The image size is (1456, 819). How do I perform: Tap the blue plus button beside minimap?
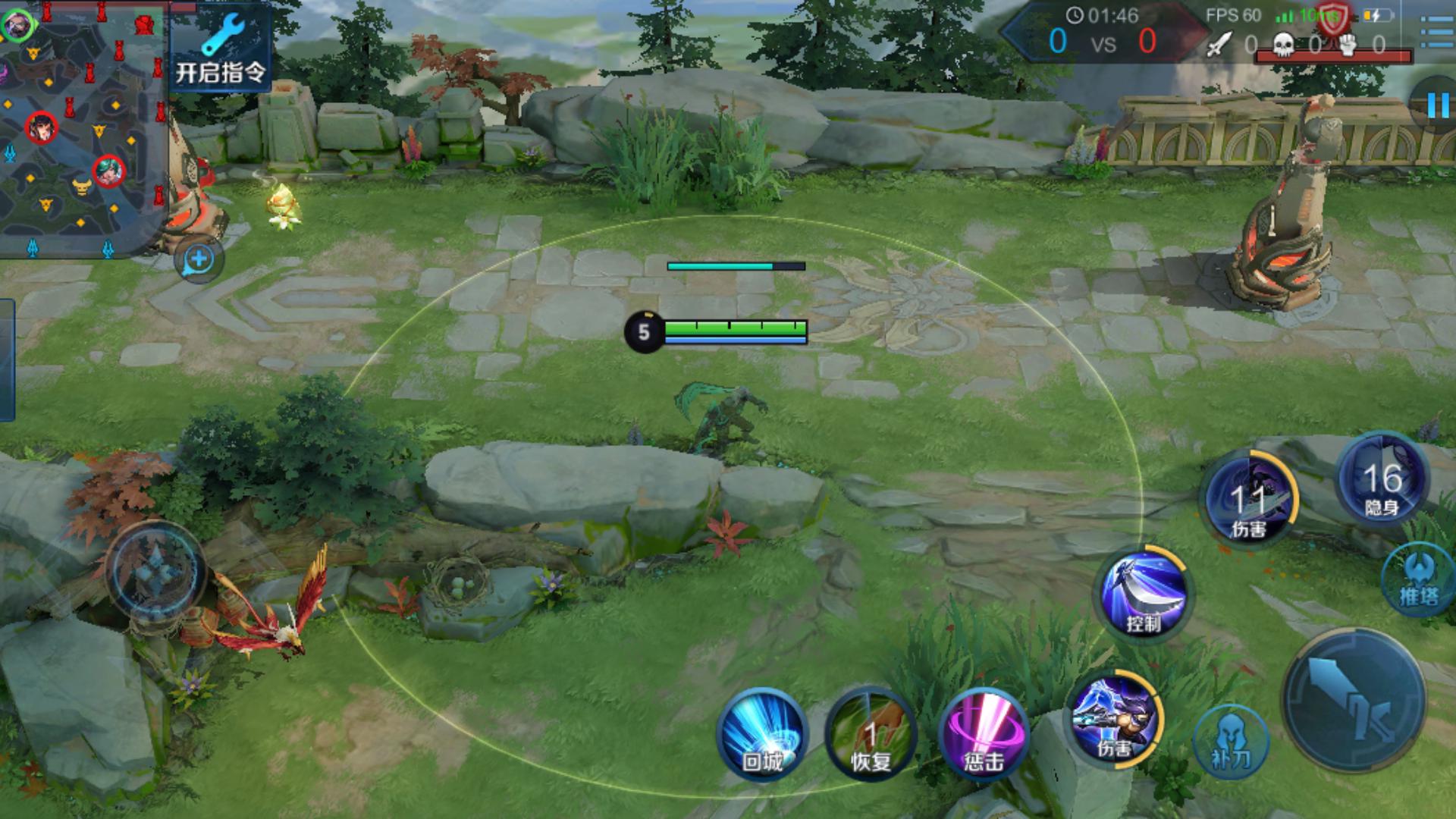point(199,259)
